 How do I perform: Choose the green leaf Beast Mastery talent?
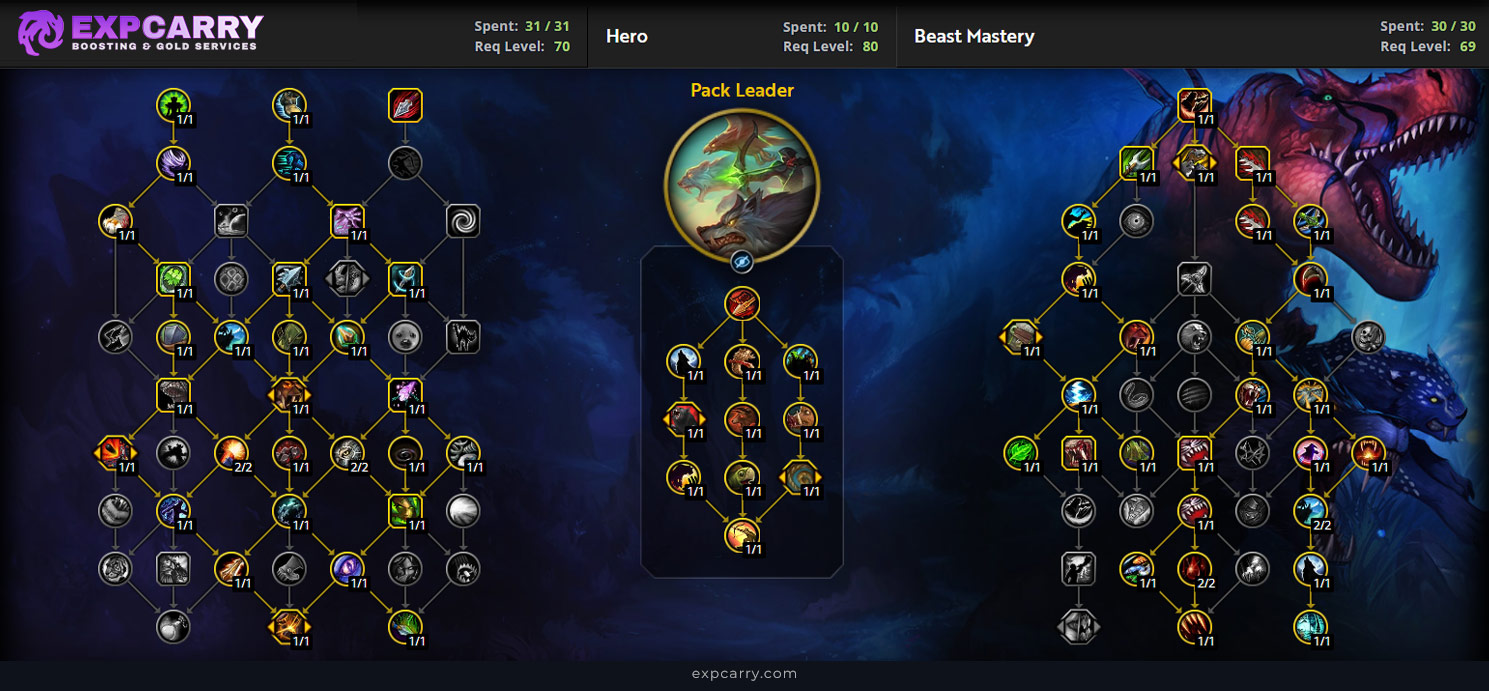click(1020, 453)
